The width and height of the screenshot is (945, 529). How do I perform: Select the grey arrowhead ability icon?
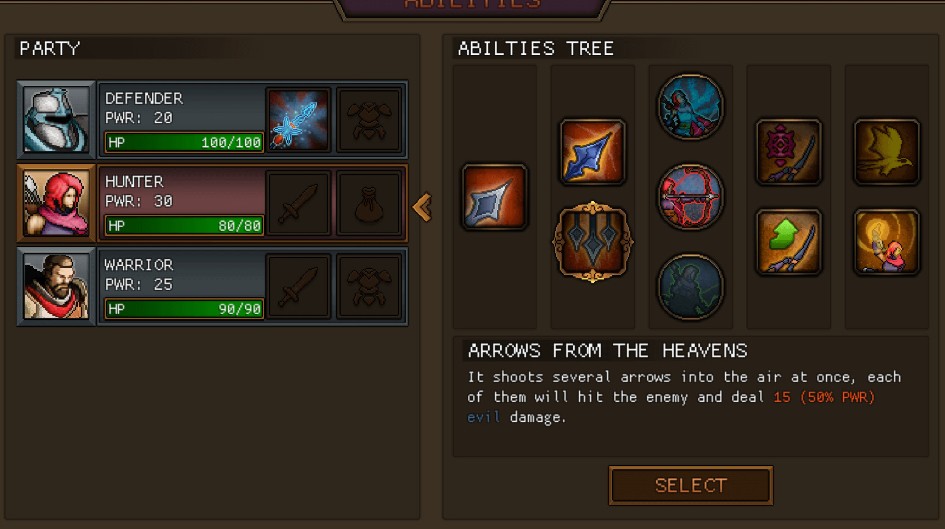(494, 197)
